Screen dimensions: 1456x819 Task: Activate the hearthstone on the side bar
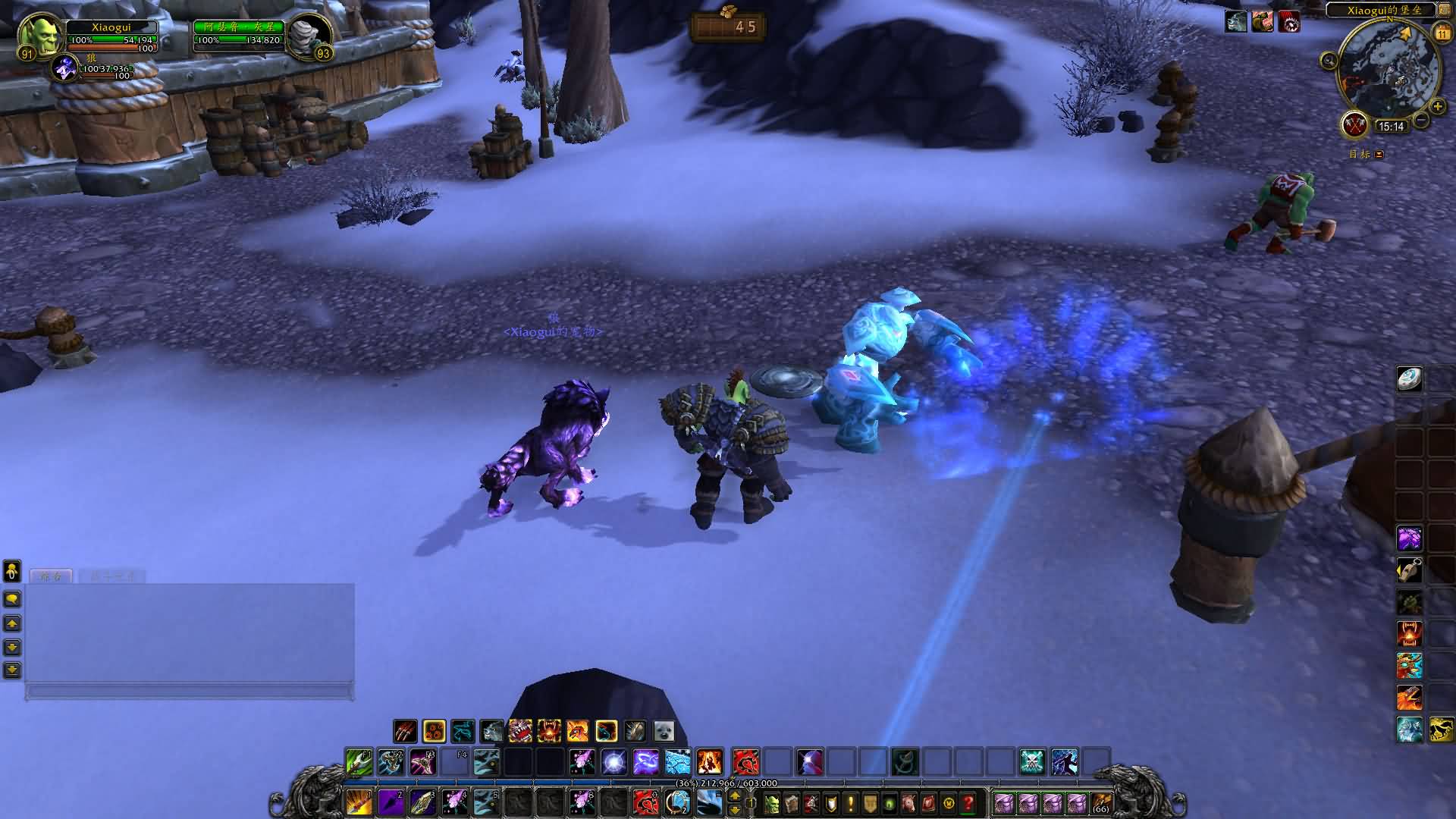click(x=1409, y=379)
